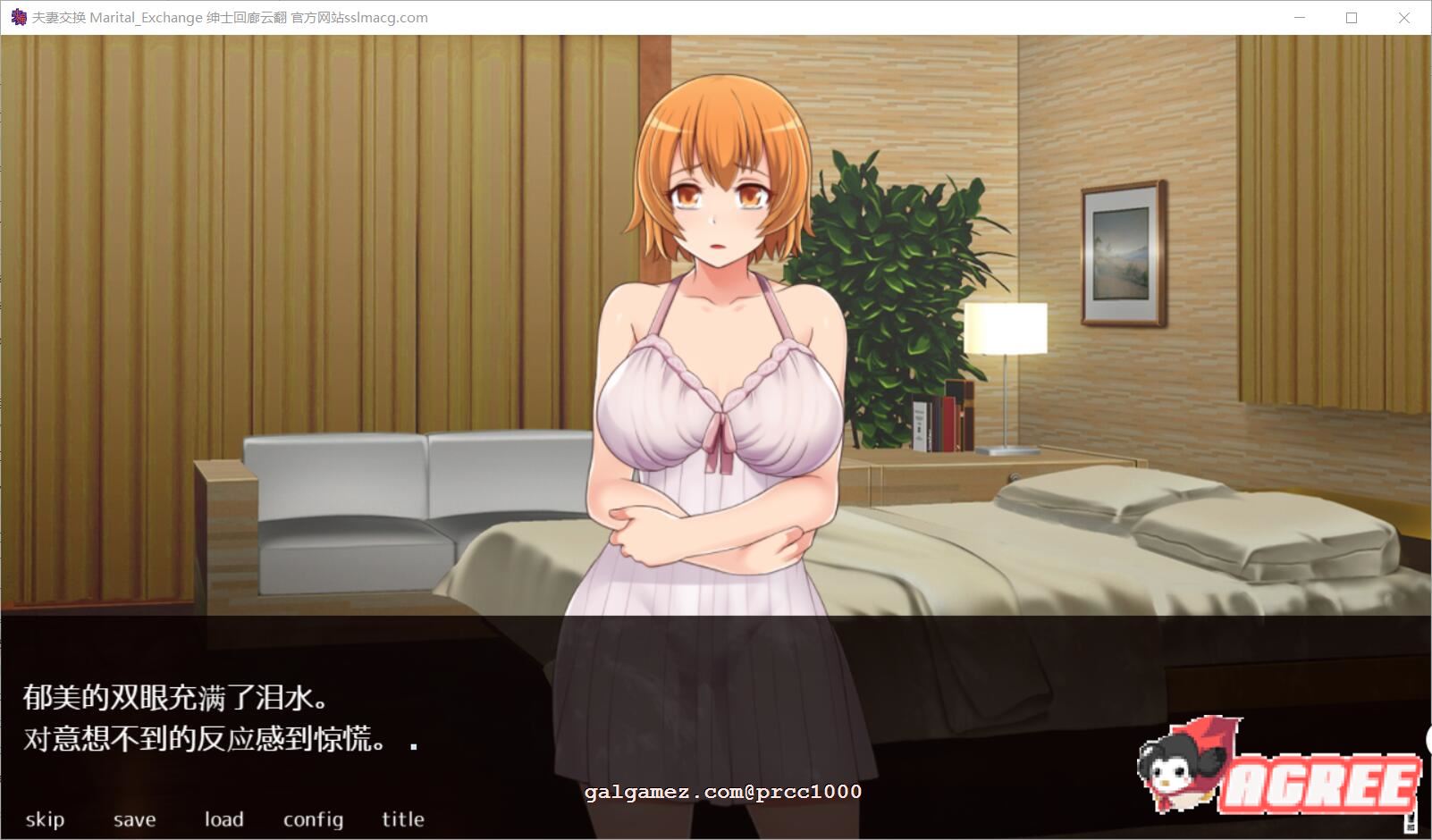Minimize the game window

1299,18
